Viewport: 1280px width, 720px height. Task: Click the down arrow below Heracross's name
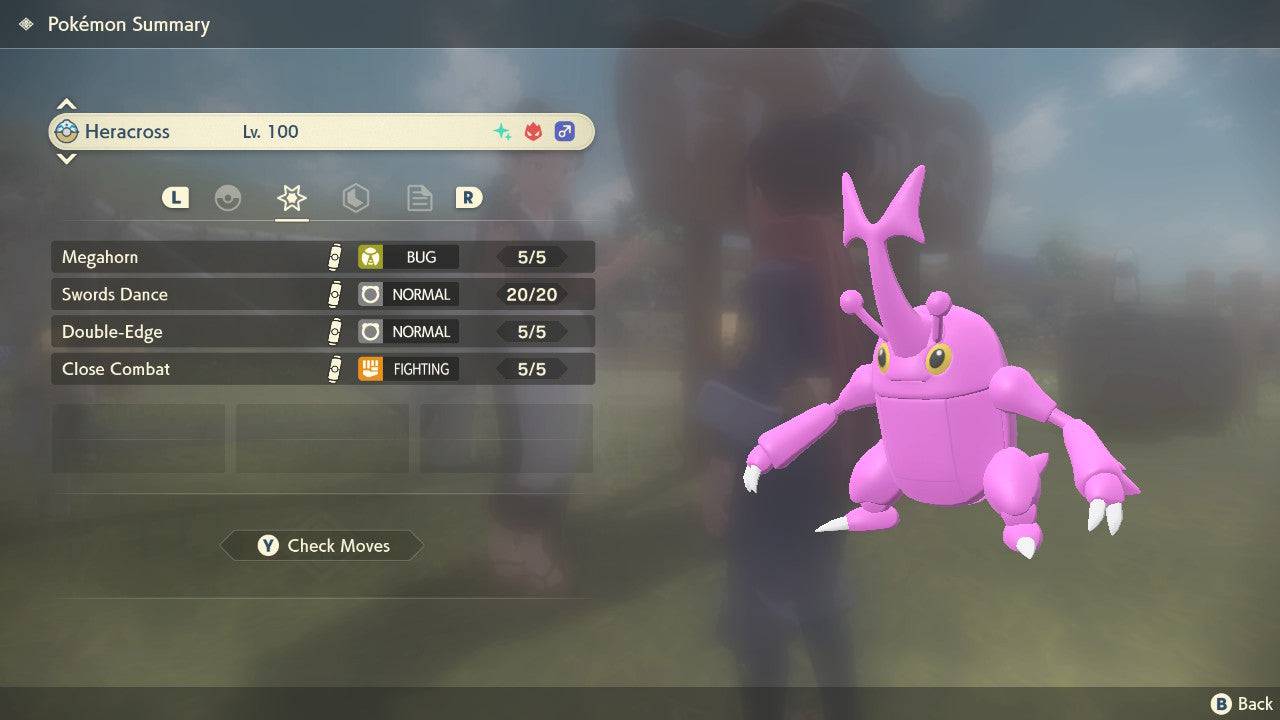point(66,158)
